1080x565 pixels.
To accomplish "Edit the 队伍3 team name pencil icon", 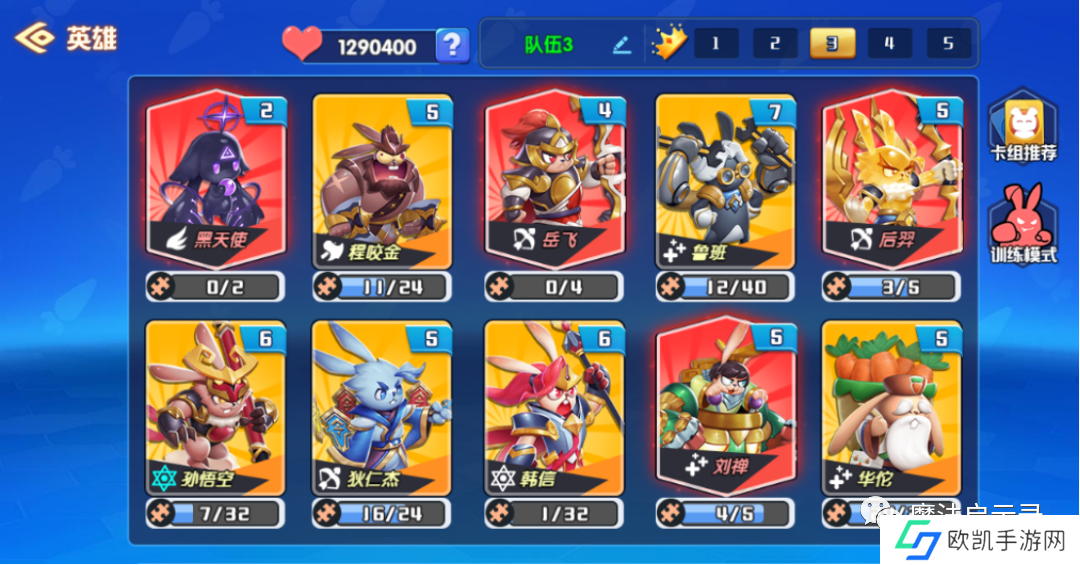I will point(622,45).
